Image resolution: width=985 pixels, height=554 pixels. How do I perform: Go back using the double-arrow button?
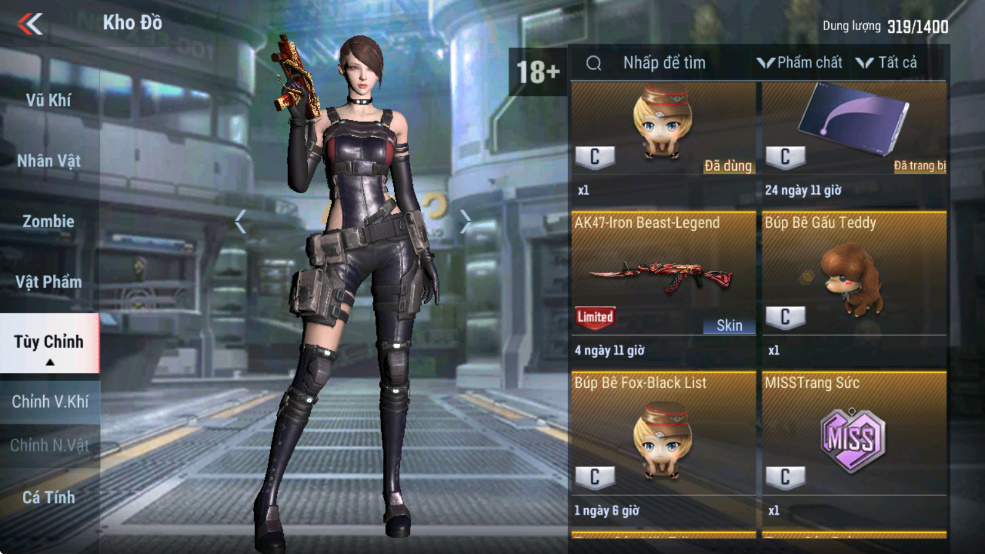tap(30, 23)
